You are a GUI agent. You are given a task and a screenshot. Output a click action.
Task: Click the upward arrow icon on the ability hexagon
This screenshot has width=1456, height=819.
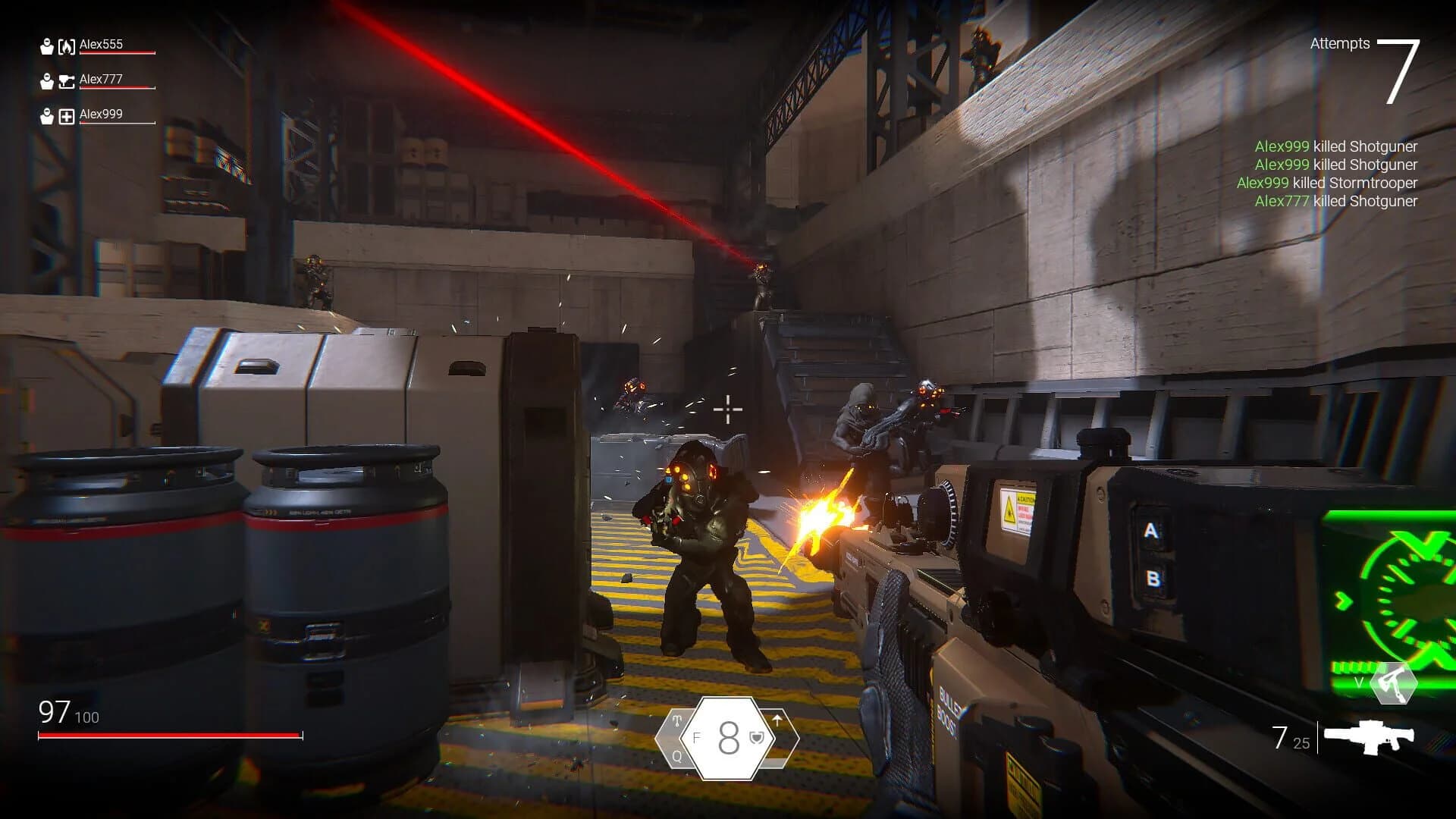tap(777, 720)
